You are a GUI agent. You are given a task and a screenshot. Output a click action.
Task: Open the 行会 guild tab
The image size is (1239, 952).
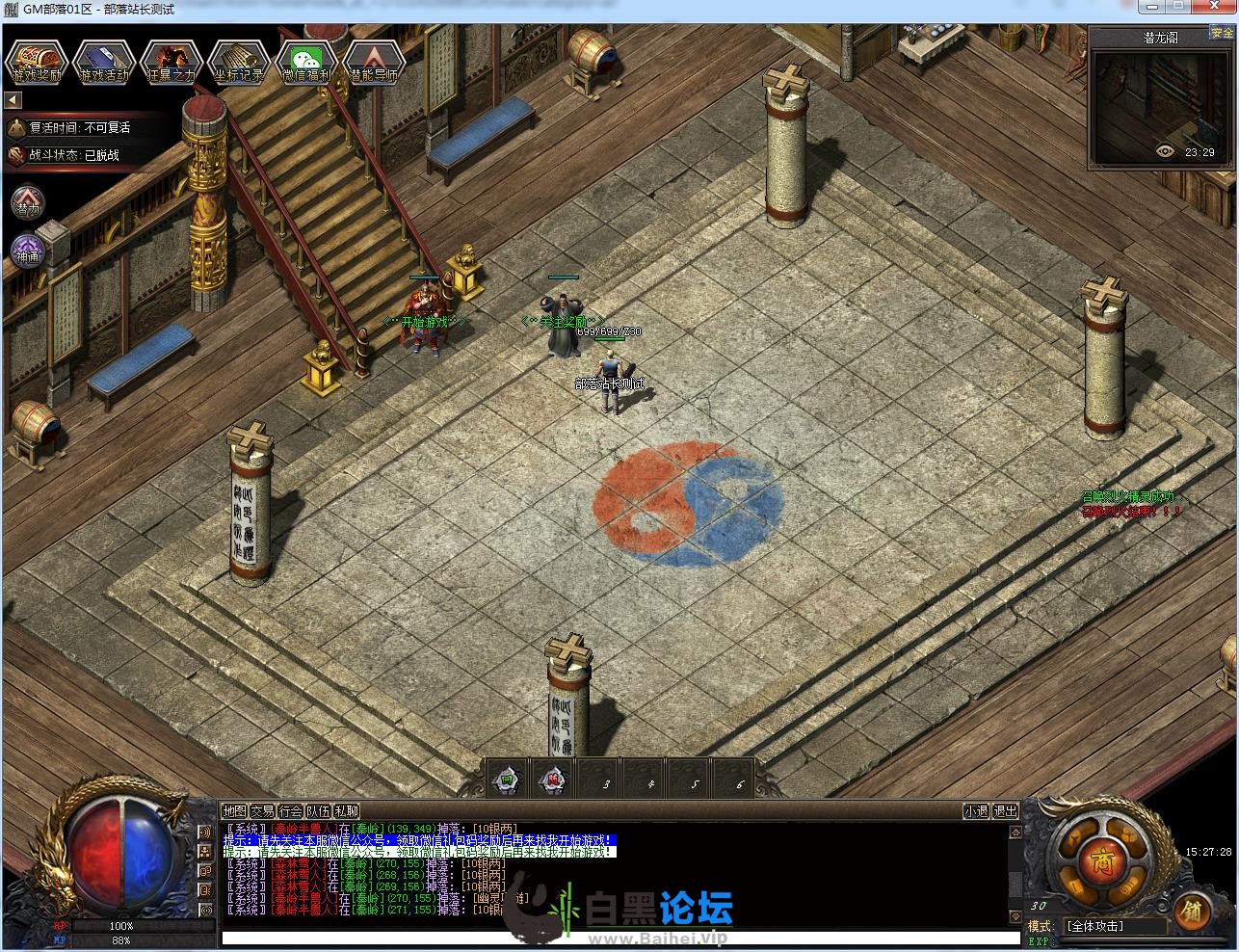tap(290, 811)
